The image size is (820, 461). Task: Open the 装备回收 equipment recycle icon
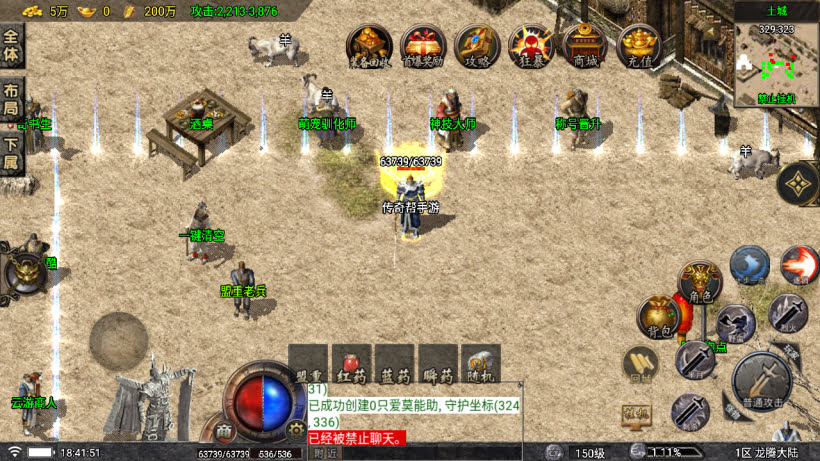click(369, 45)
